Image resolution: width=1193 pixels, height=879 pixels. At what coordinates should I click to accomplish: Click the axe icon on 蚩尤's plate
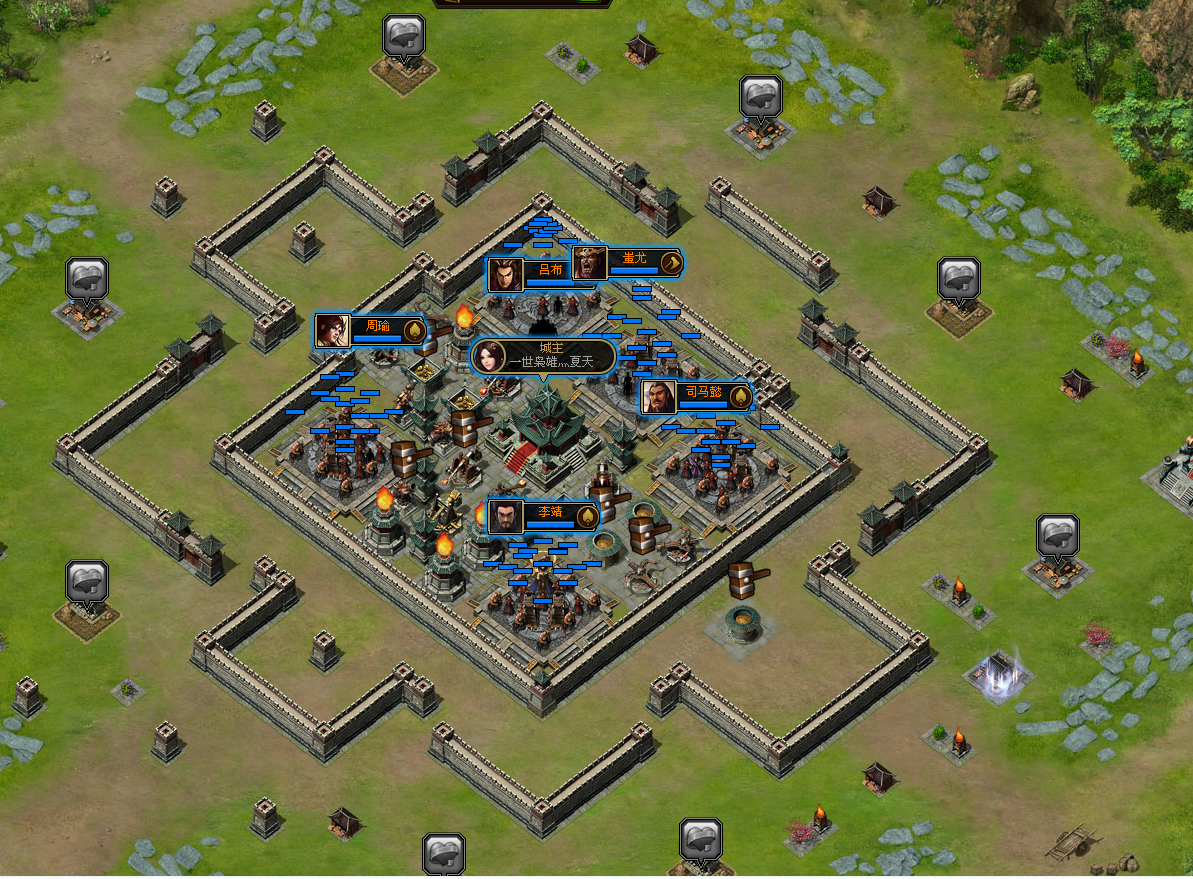[x=673, y=263]
